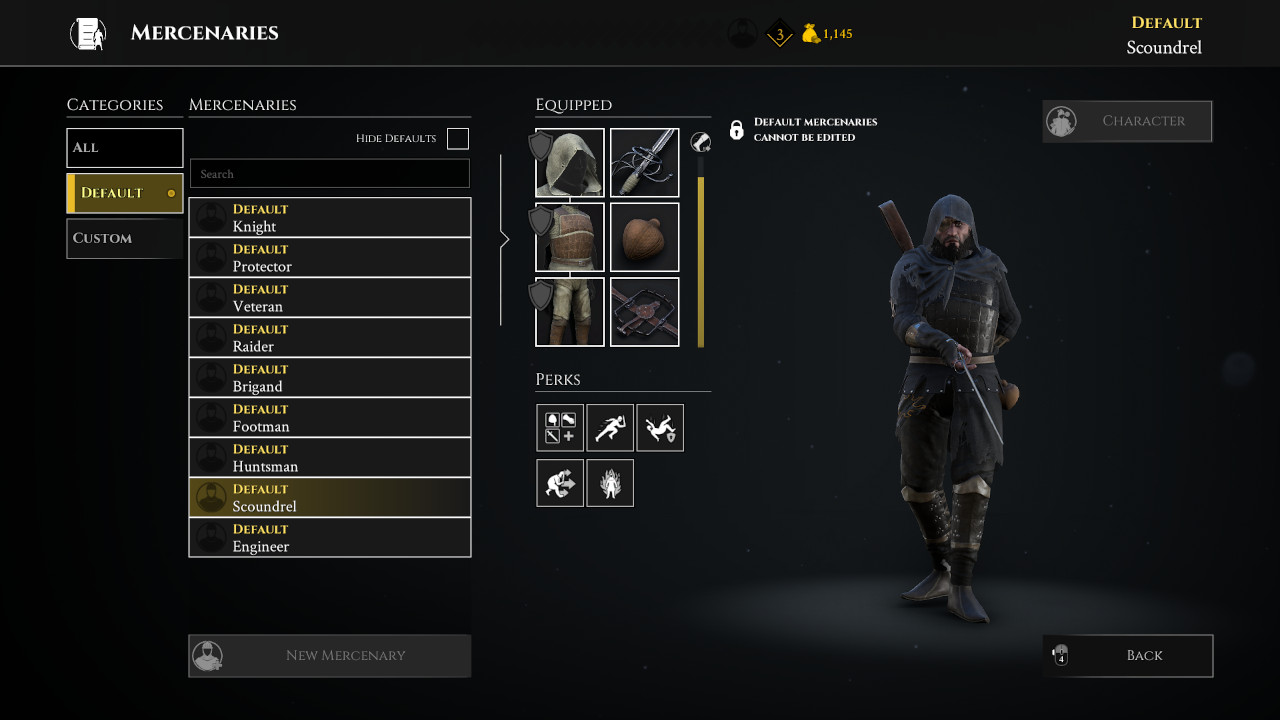Viewport: 1280px width, 720px height.
Task: Select the Default Knight mercenary
Action: (330, 218)
